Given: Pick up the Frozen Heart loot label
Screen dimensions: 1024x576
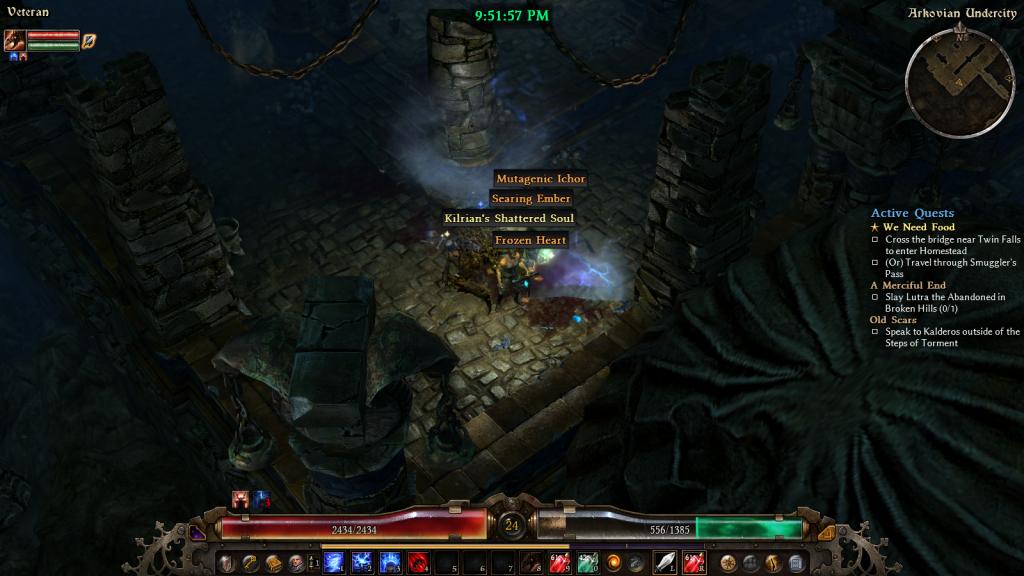Looking at the screenshot, I should pyautogui.click(x=530, y=240).
